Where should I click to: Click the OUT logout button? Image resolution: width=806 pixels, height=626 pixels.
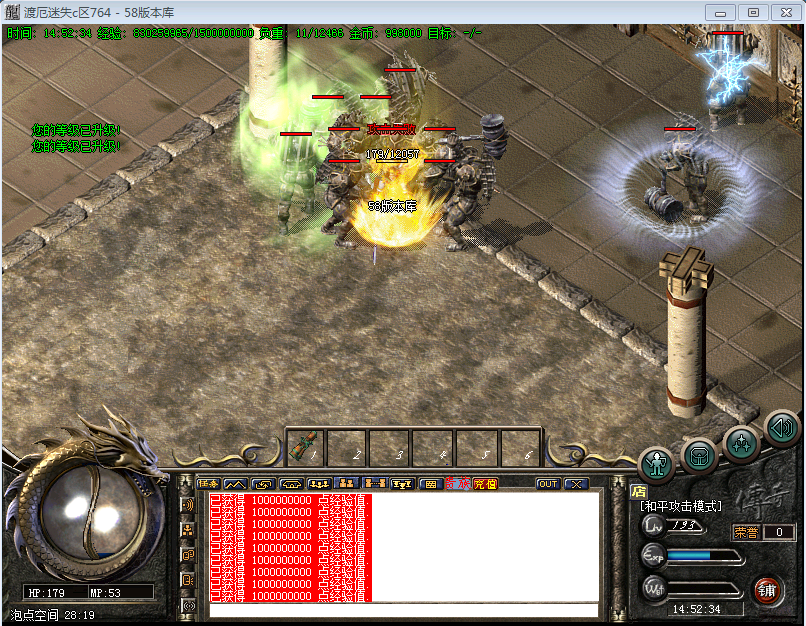(548, 484)
